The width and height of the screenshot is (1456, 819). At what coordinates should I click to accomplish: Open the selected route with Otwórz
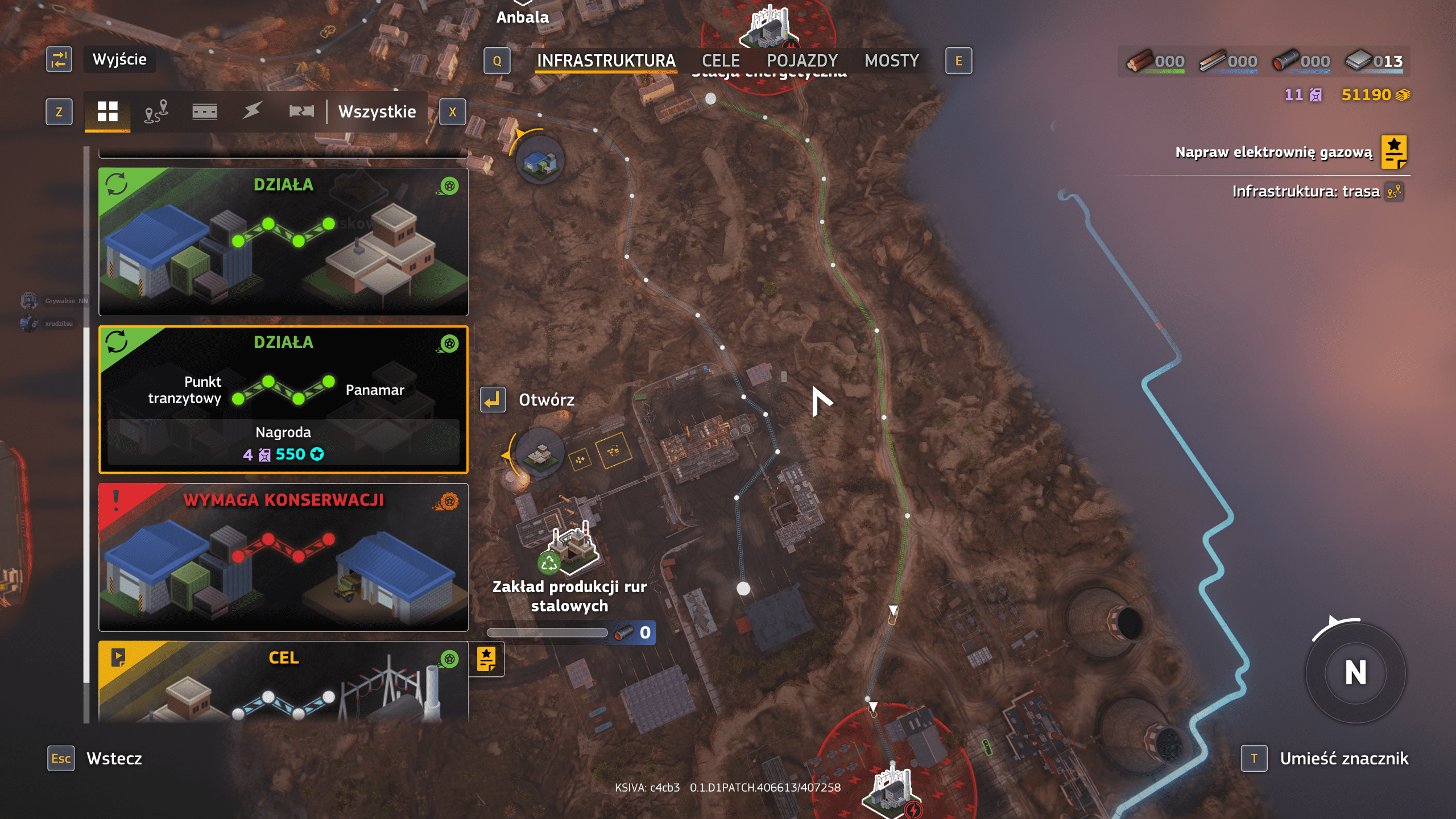click(x=529, y=400)
